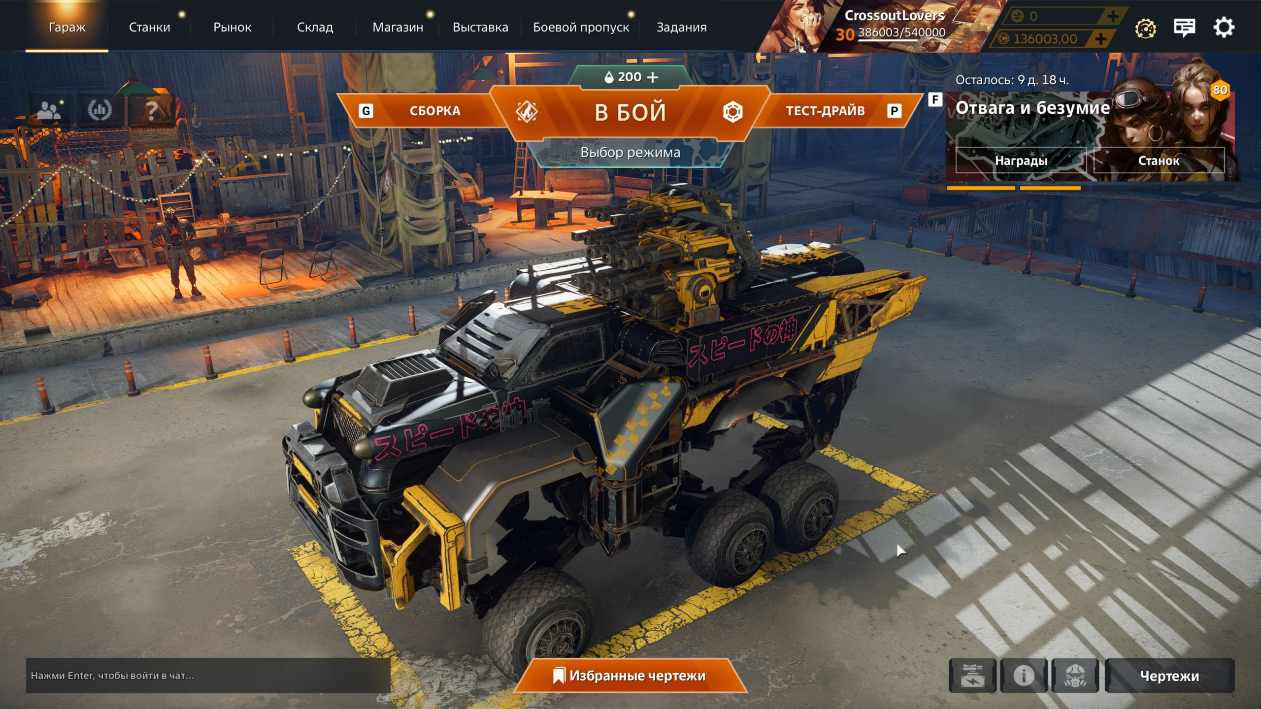The height and width of the screenshot is (709, 1261).
Task: Show the Задания tab
Action: [681, 27]
